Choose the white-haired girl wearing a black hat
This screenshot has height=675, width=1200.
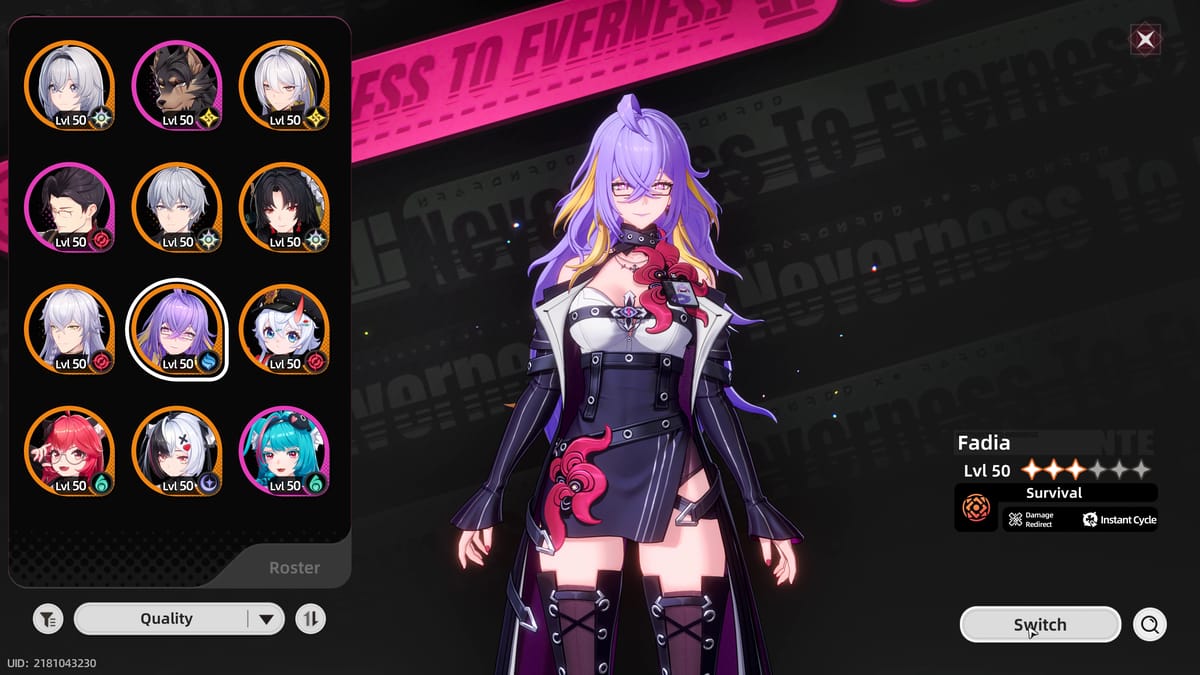point(284,330)
